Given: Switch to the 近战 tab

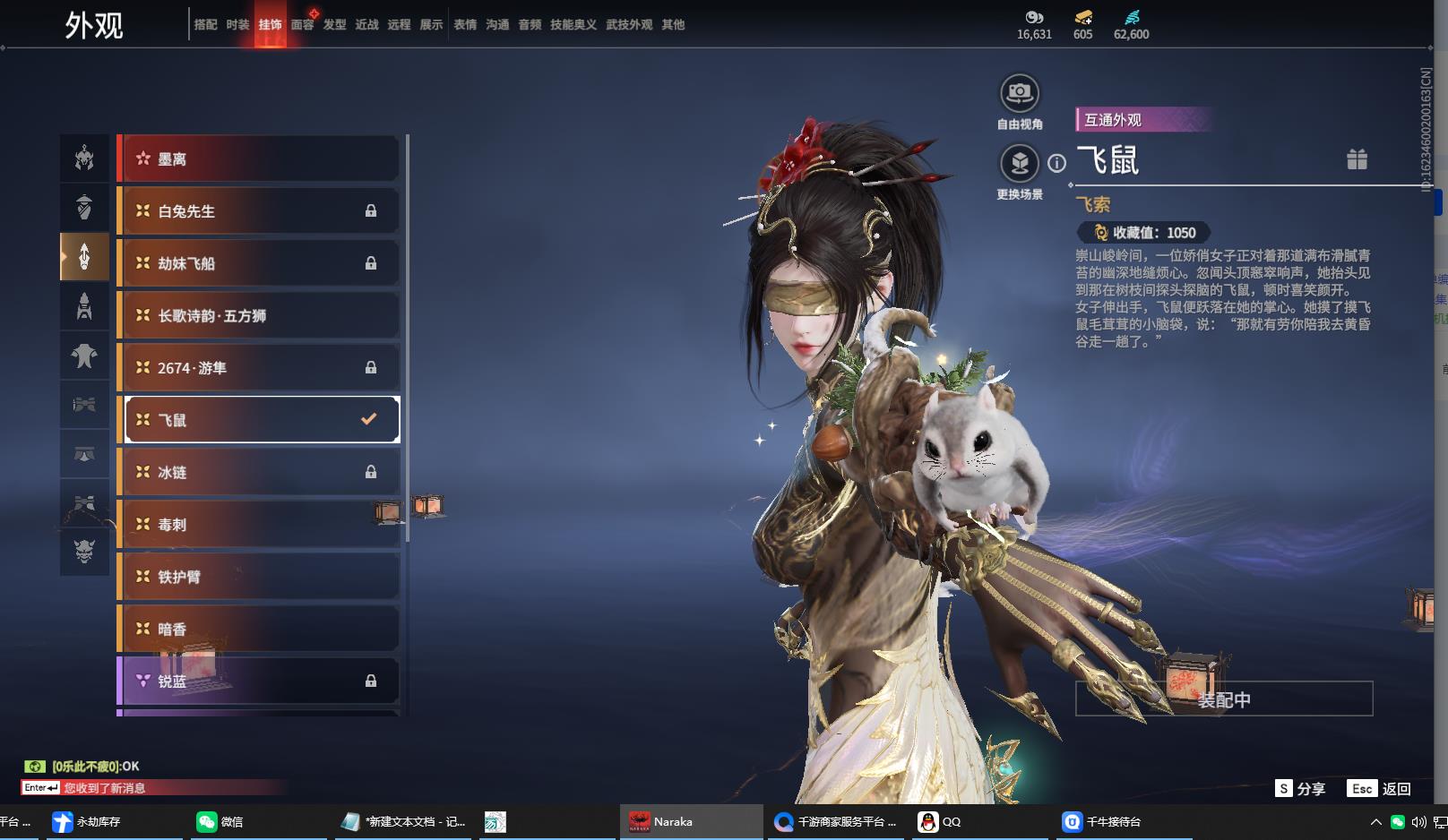Looking at the screenshot, I should 366,25.
